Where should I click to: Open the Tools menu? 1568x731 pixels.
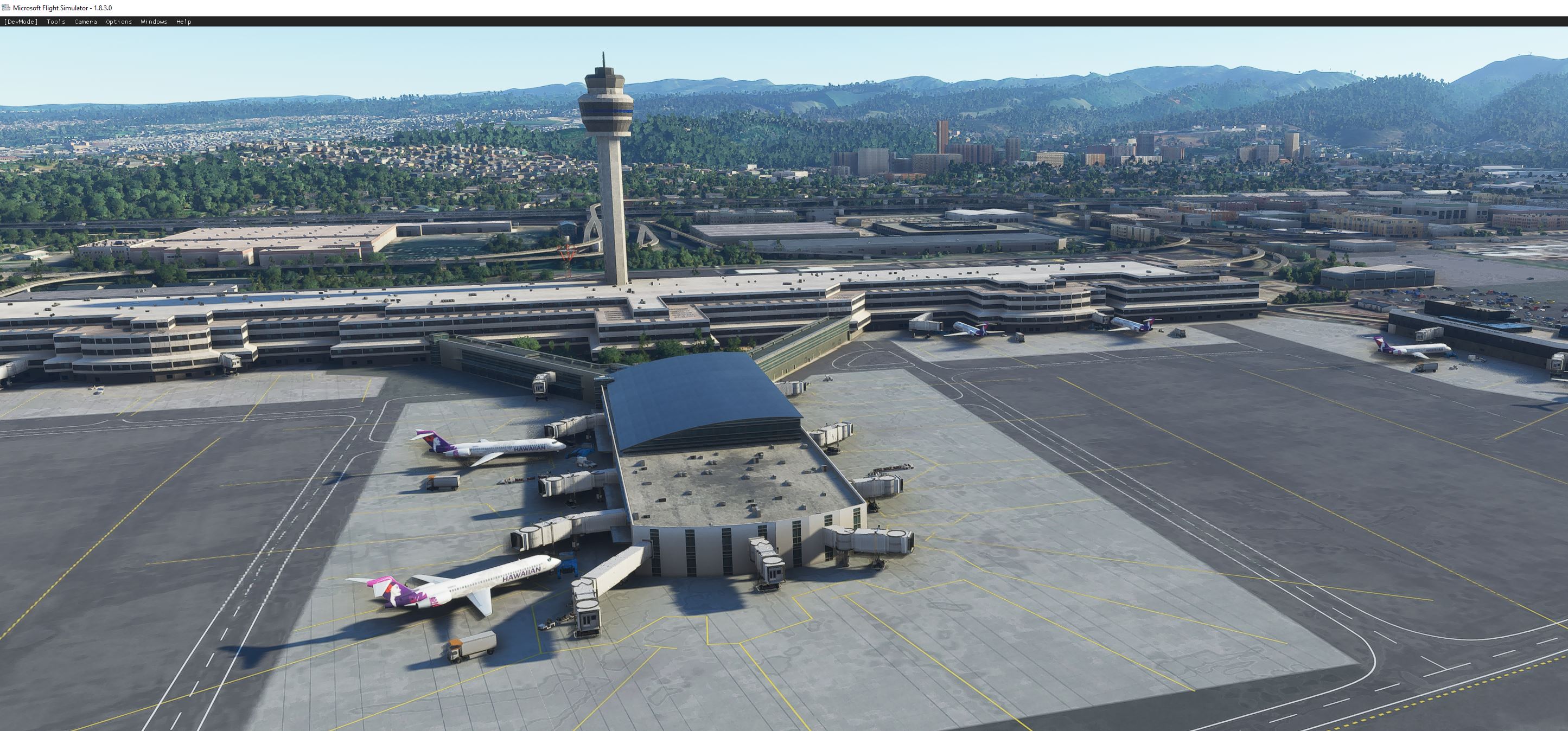(55, 21)
